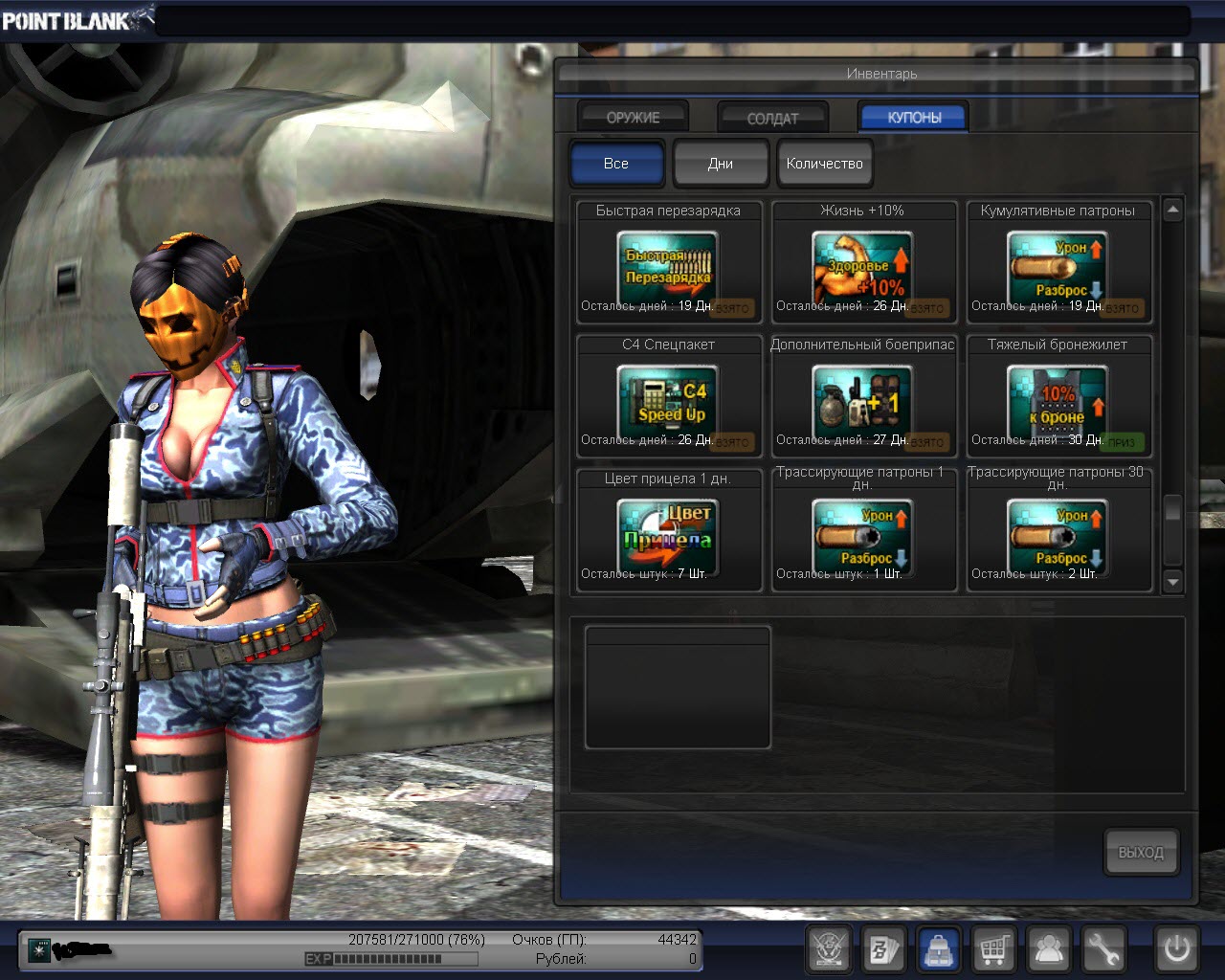Viewport: 1225px width, 980px height.
Task: Select the Дополнительный боеприпас coupon
Action: pyautogui.click(x=863, y=398)
